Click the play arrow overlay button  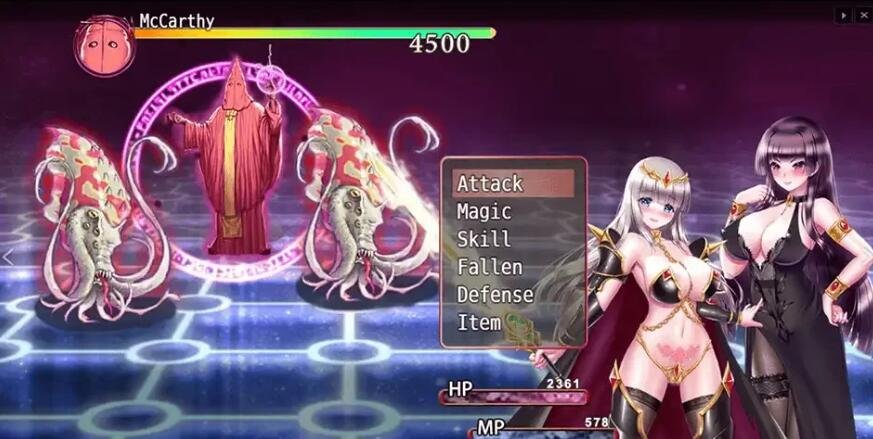[844, 15]
